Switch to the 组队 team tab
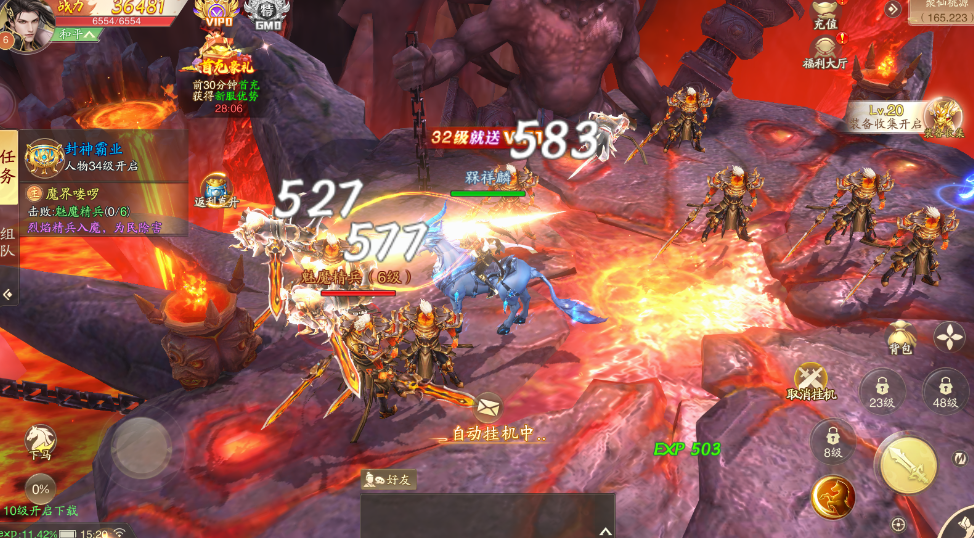Viewport: 974px width, 538px height. click(x=8, y=240)
